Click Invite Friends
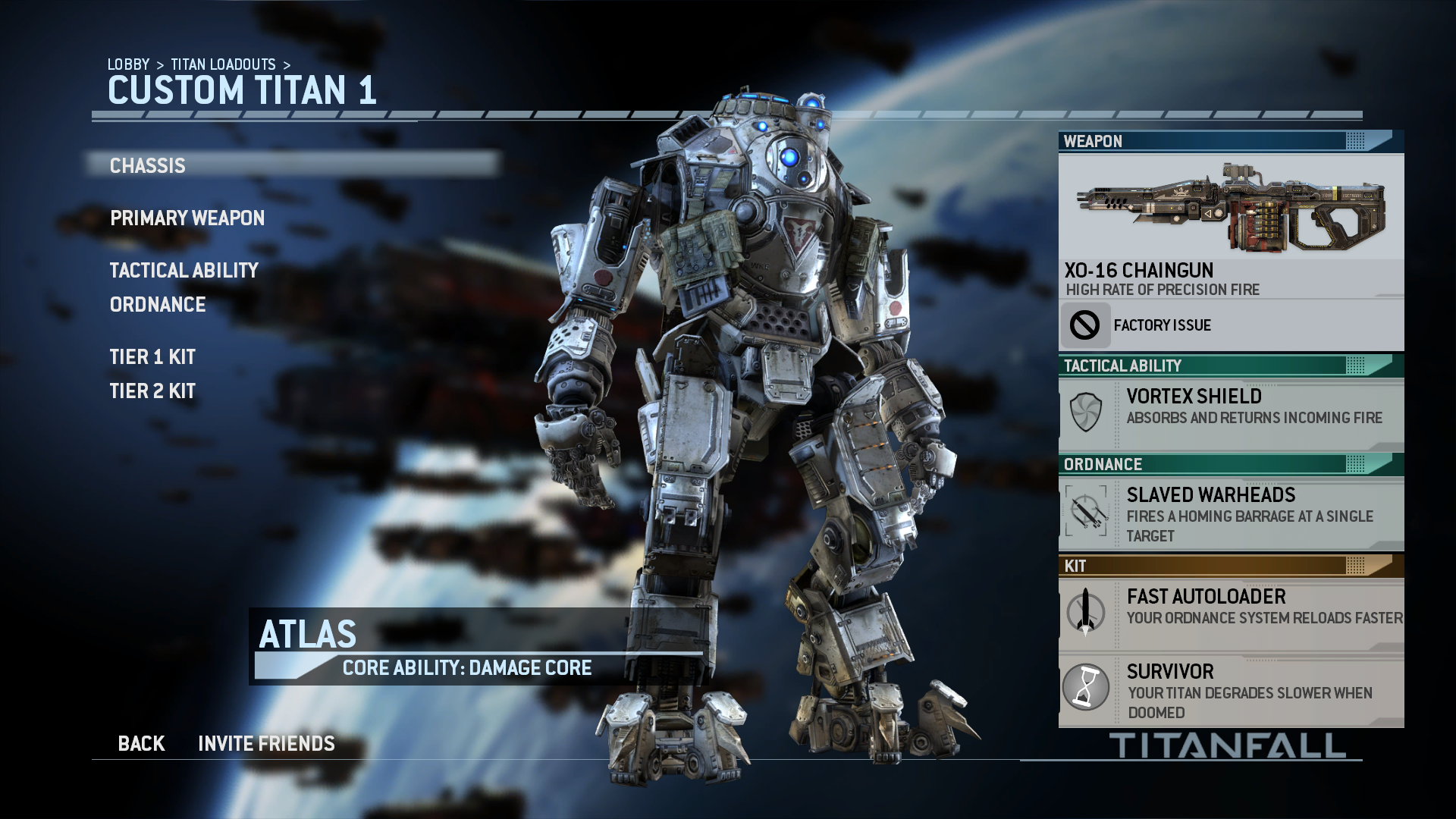Screen dimensions: 1456x819 tap(266, 744)
